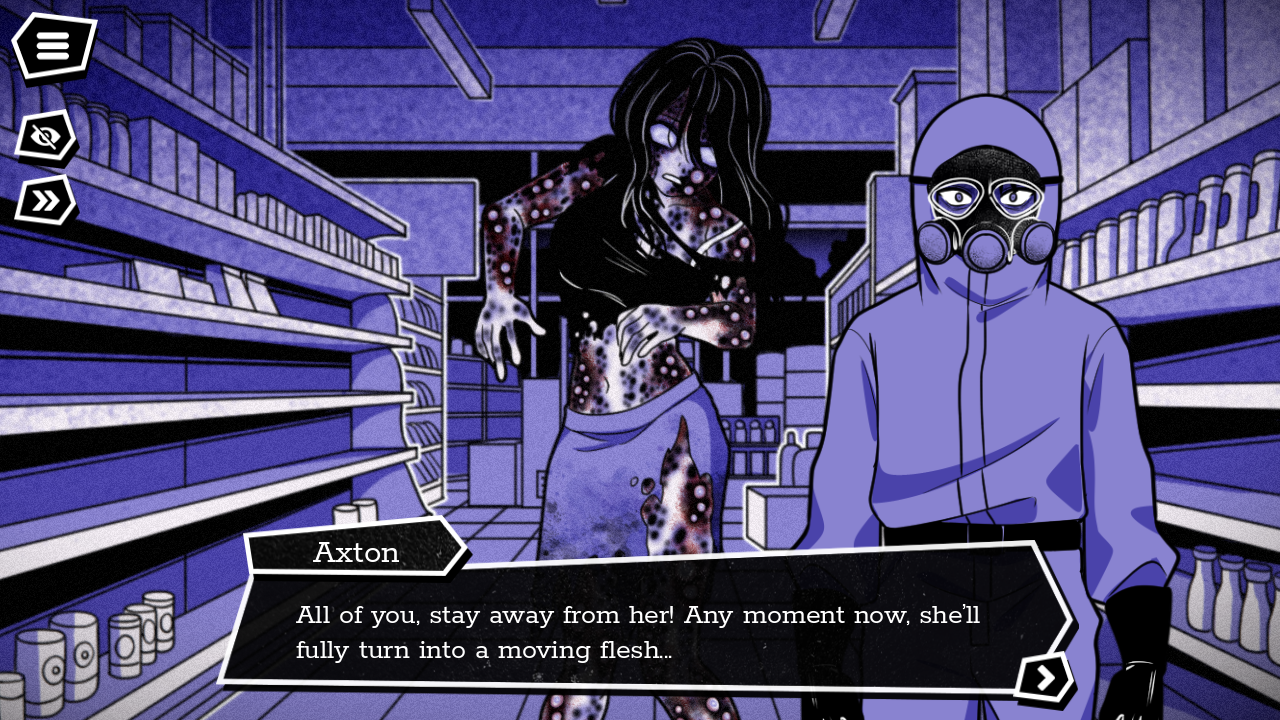Viewport: 1280px width, 720px height.
Task: Hide the dialogue box with eye icon
Action: (x=45, y=137)
